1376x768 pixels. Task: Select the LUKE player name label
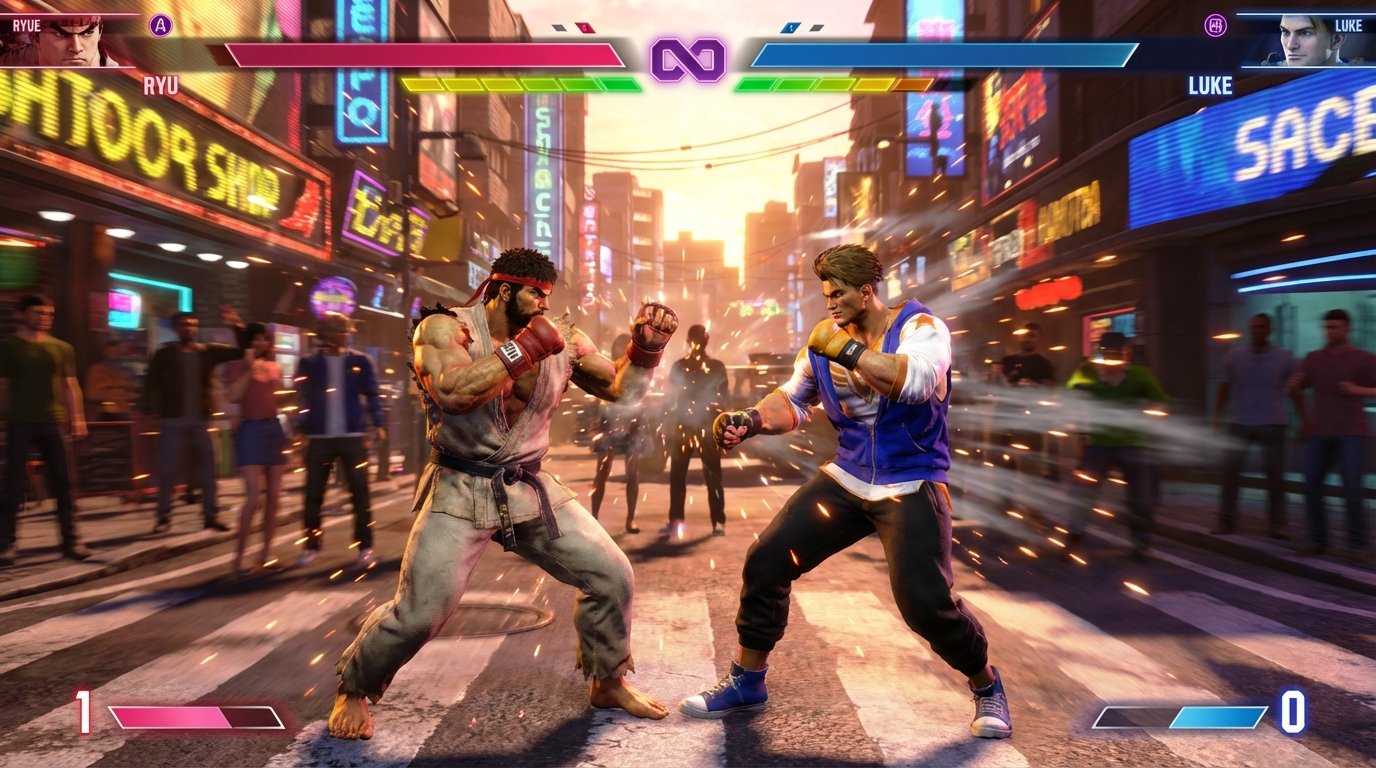click(1350, 25)
